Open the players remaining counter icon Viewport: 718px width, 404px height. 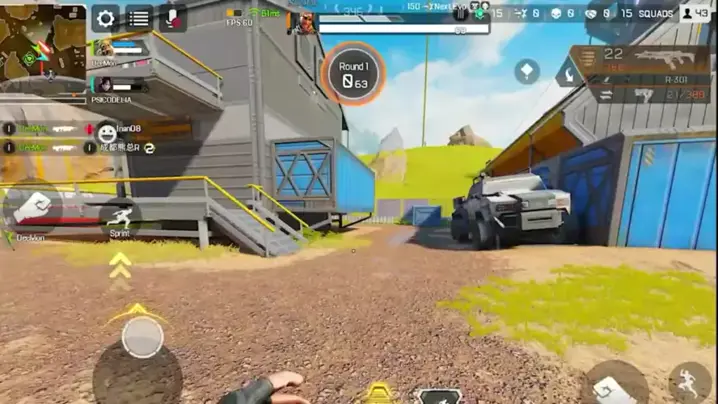(x=694, y=14)
